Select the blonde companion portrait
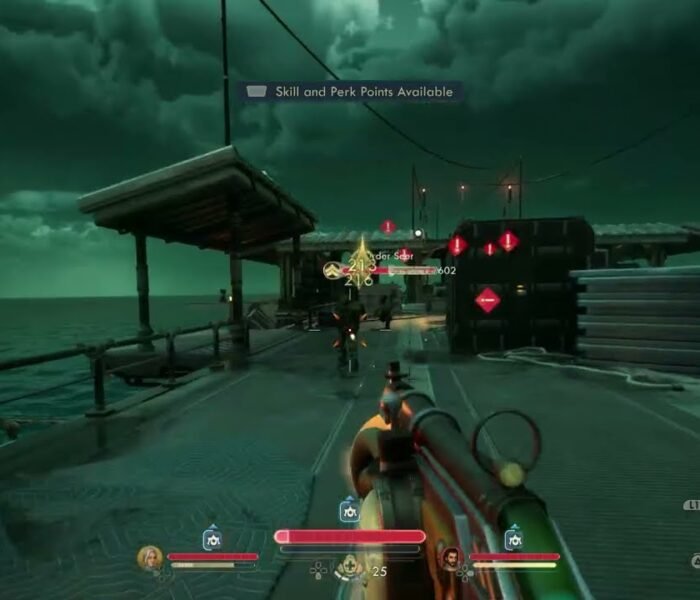The image size is (700, 600). (x=150, y=557)
